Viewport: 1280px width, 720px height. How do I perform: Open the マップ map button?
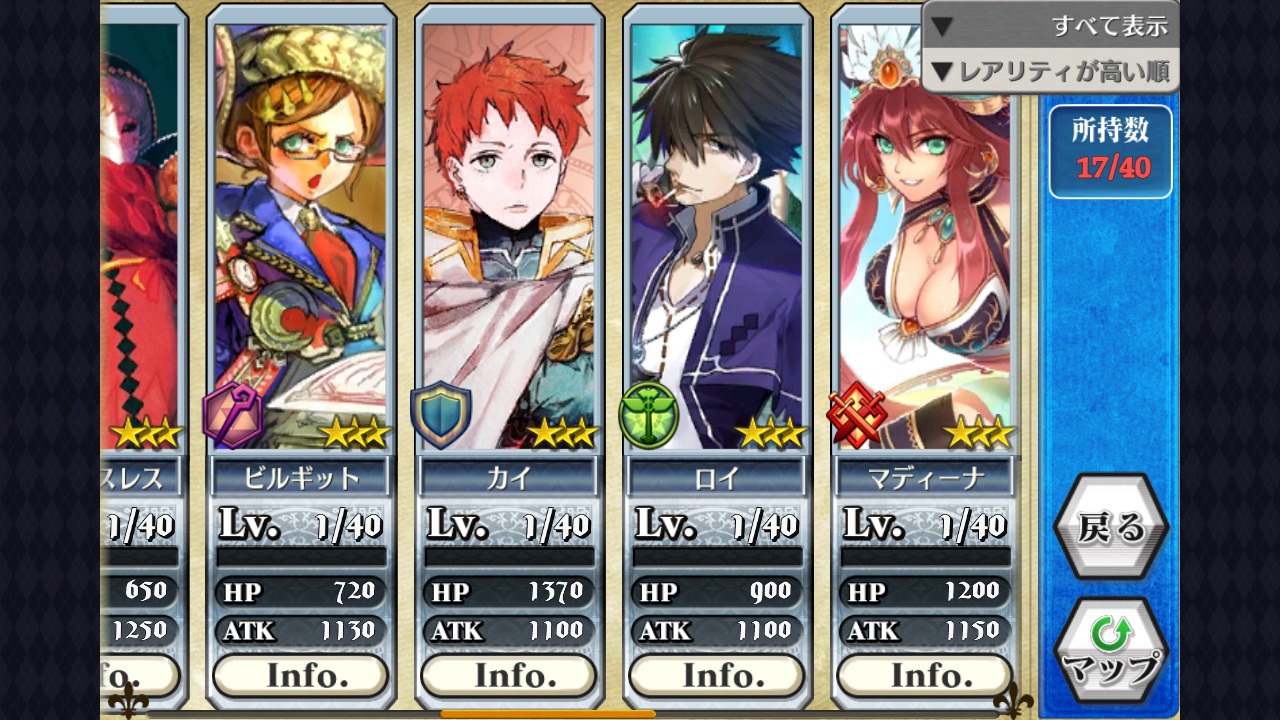[1110, 650]
